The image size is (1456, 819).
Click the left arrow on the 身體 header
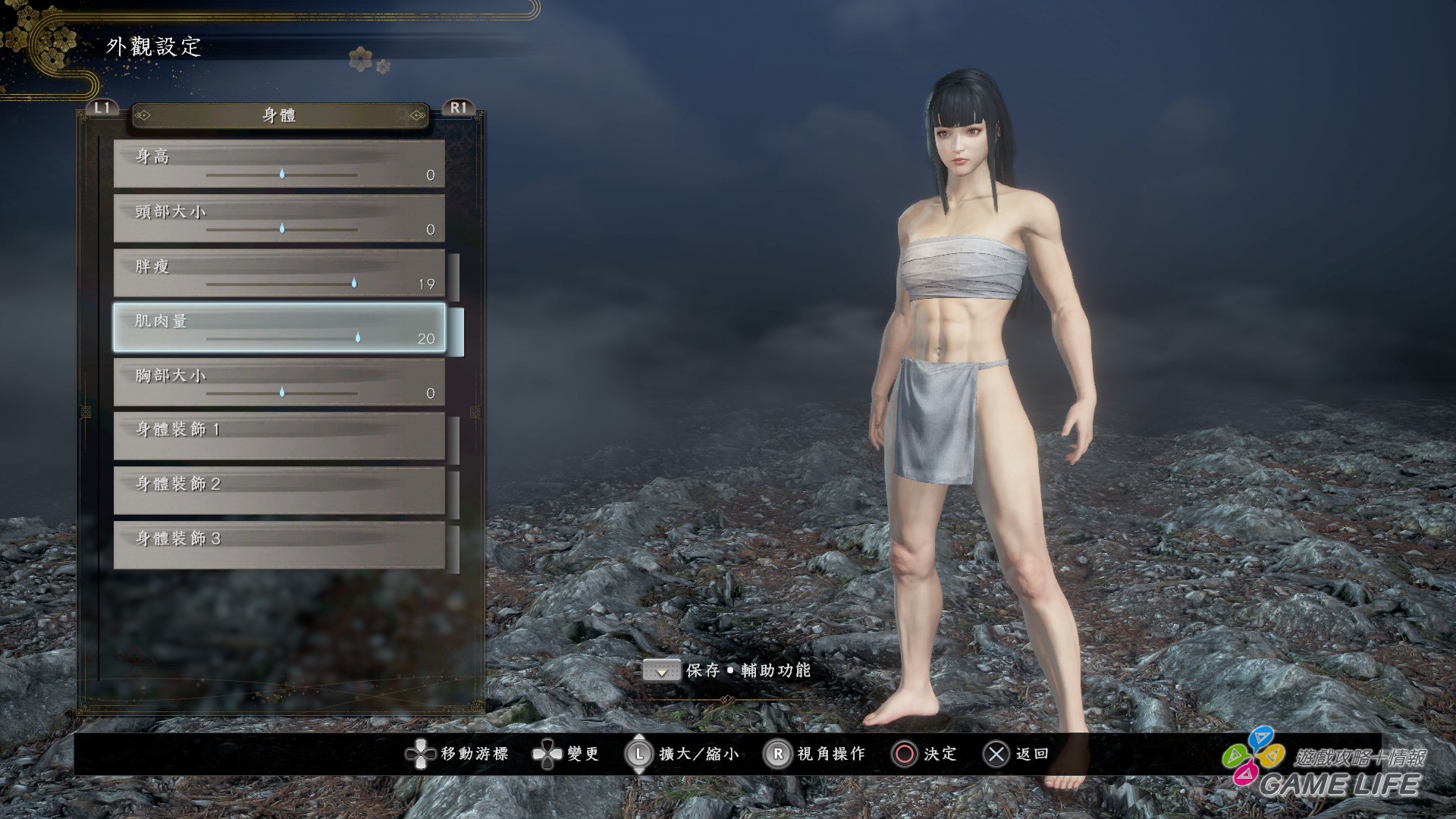click(x=144, y=115)
